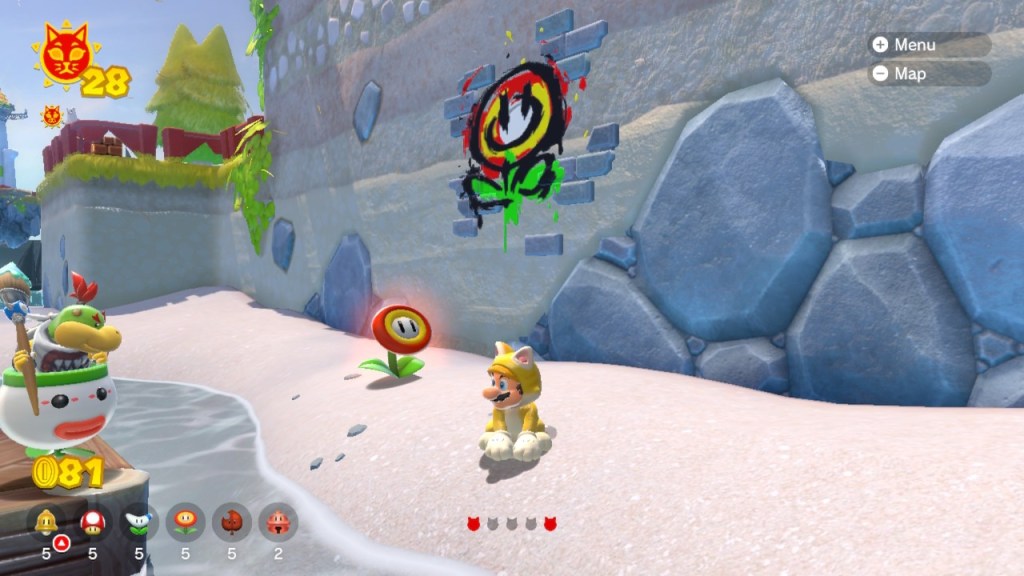Screen dimensions: 1024x576
Task: Select the Super Leaf item slot
Action: pos(232,522)
